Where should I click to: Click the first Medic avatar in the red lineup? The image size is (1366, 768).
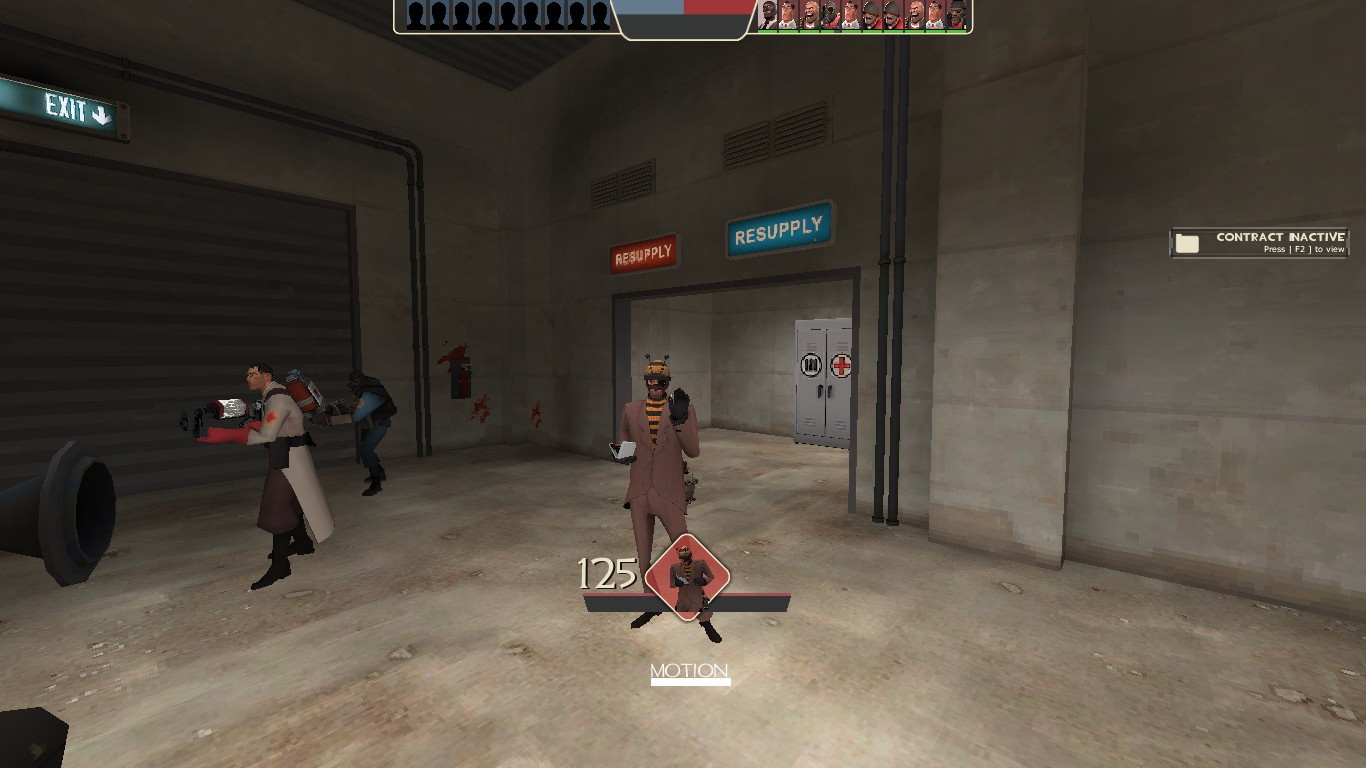tap(789, 14)
